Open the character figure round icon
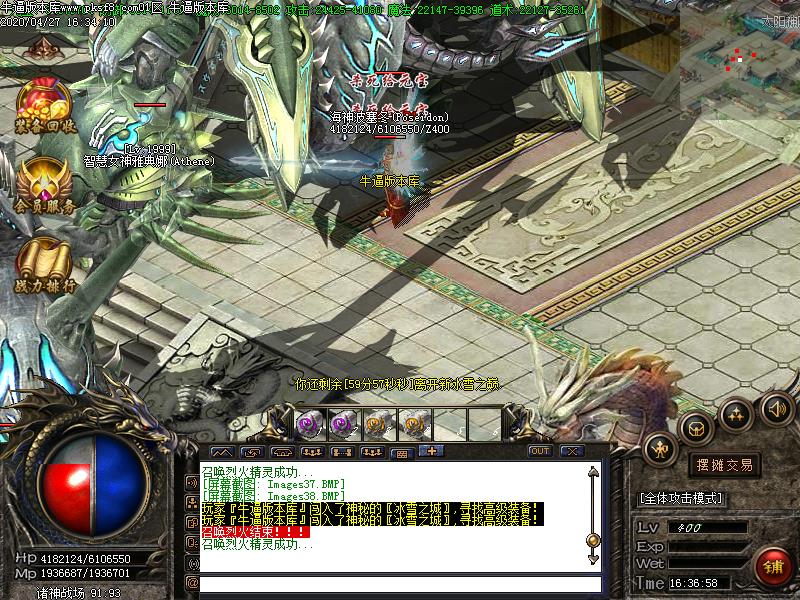Viewport: 800px width, 600px height. [x=661, y=450]
